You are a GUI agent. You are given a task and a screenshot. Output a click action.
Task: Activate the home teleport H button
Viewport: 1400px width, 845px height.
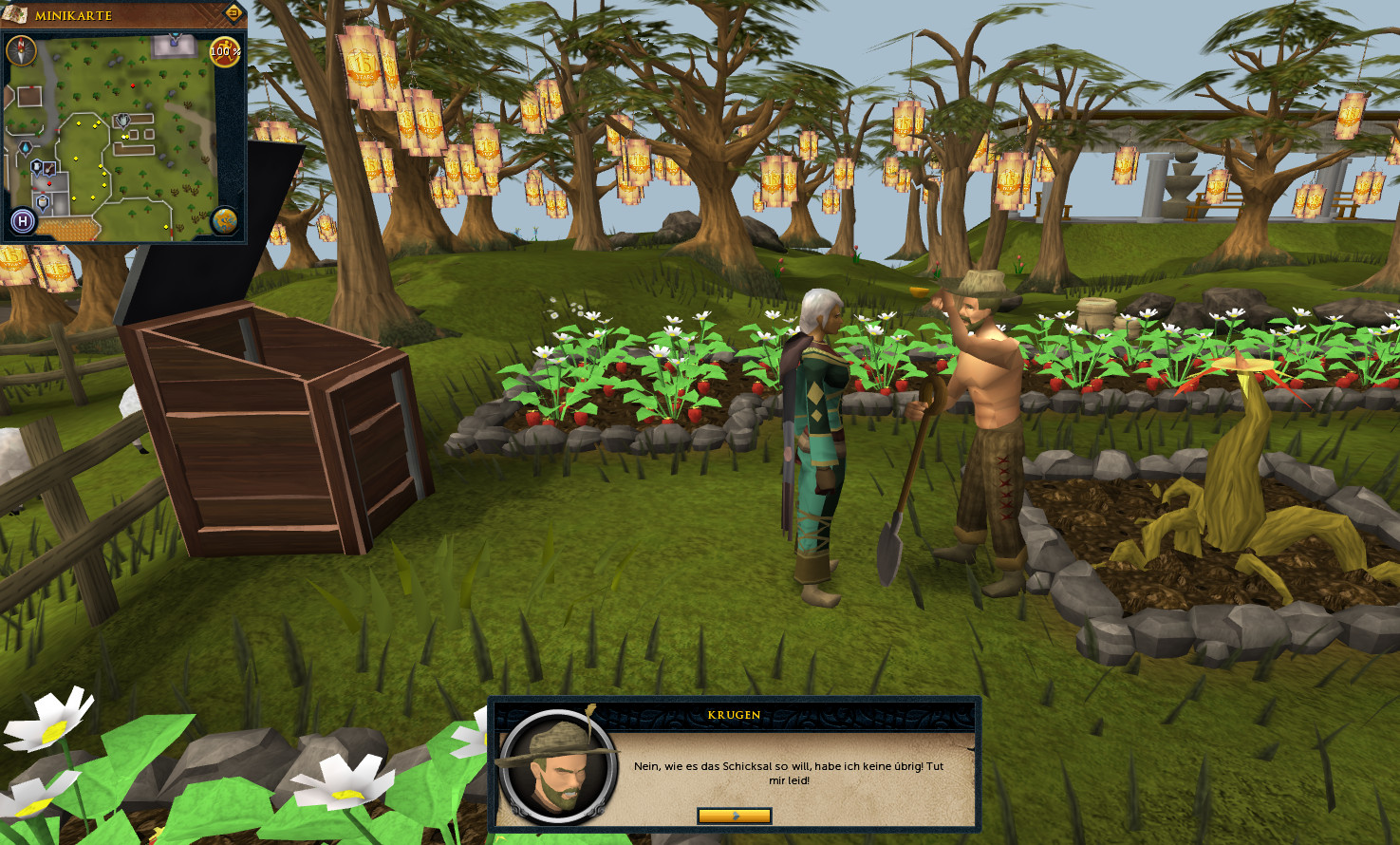[x=23, y=222]
